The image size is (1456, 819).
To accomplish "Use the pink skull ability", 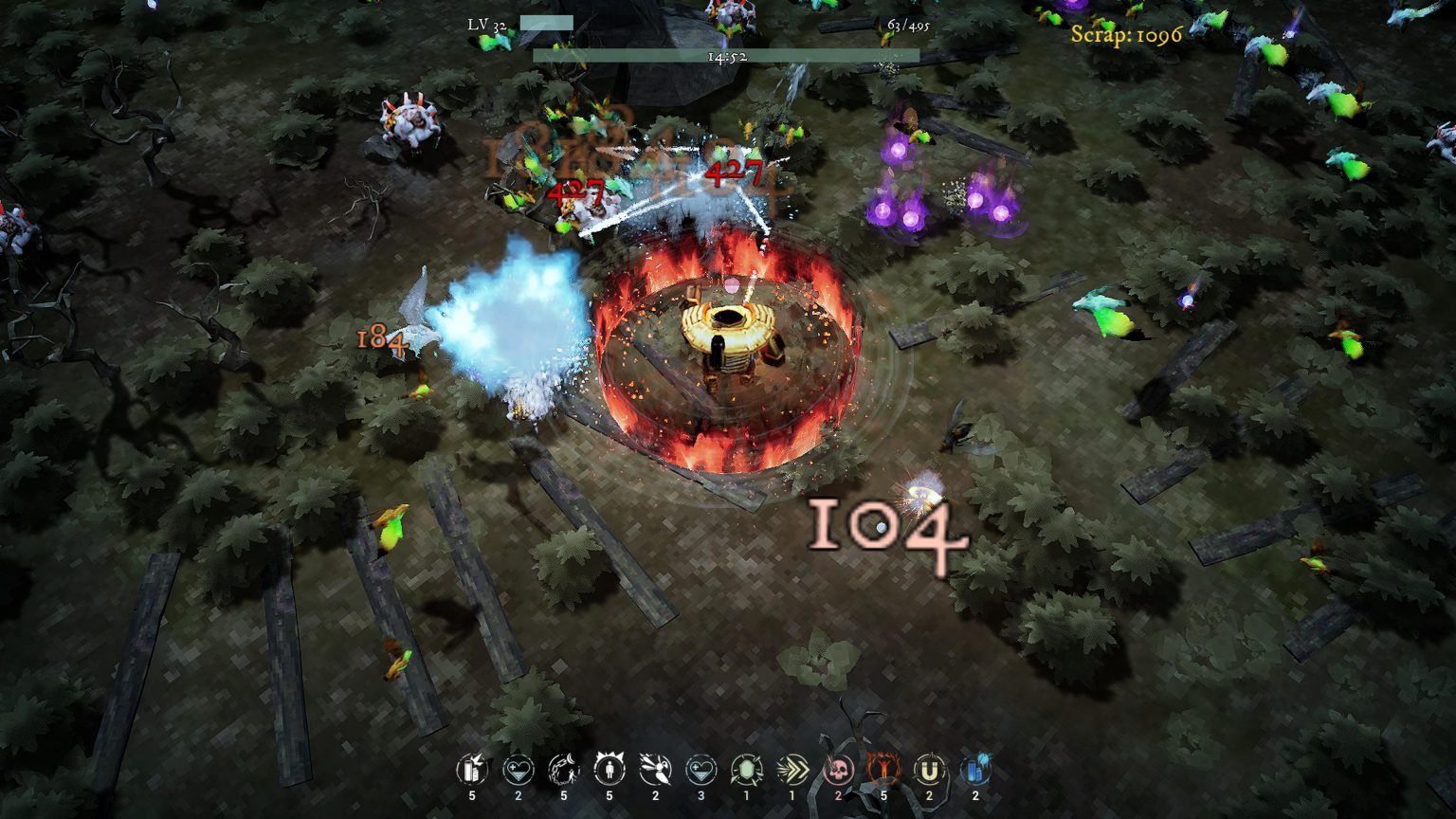I will point(836,771).
